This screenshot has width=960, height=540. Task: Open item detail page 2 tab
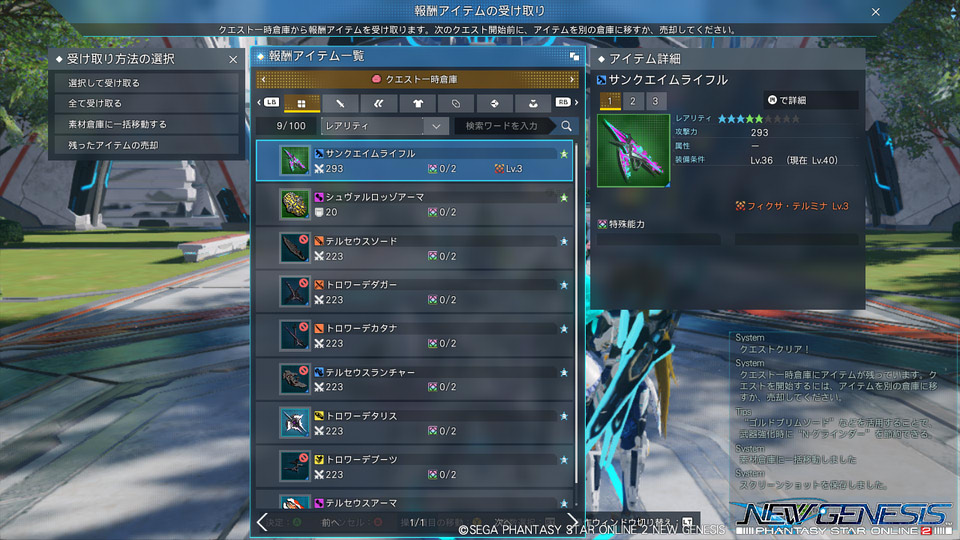tap(632, 101)
